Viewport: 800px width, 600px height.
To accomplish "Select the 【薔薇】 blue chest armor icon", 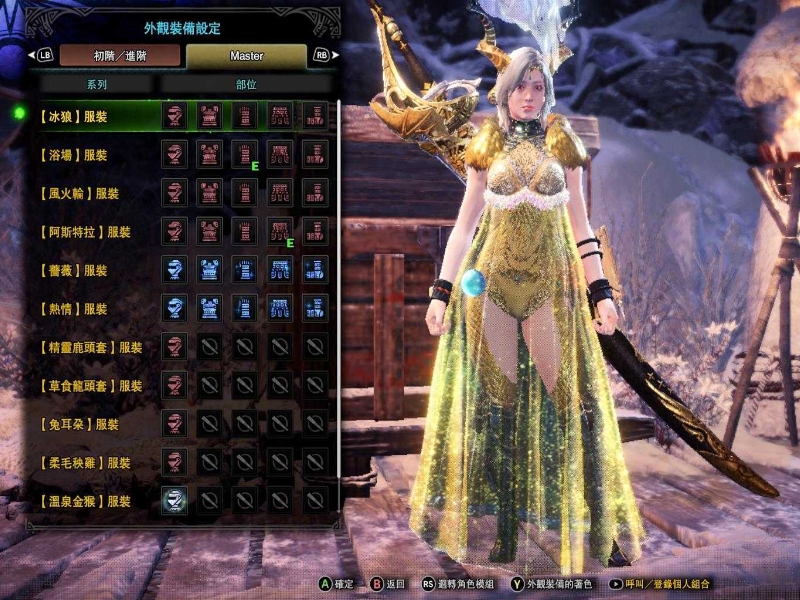I will (x=210, y=270).
